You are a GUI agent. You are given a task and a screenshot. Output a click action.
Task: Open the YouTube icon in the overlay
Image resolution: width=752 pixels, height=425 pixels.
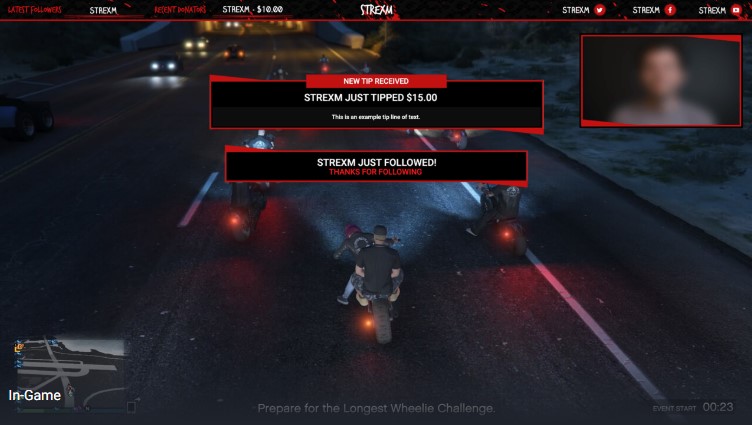(x=737, y=10)
